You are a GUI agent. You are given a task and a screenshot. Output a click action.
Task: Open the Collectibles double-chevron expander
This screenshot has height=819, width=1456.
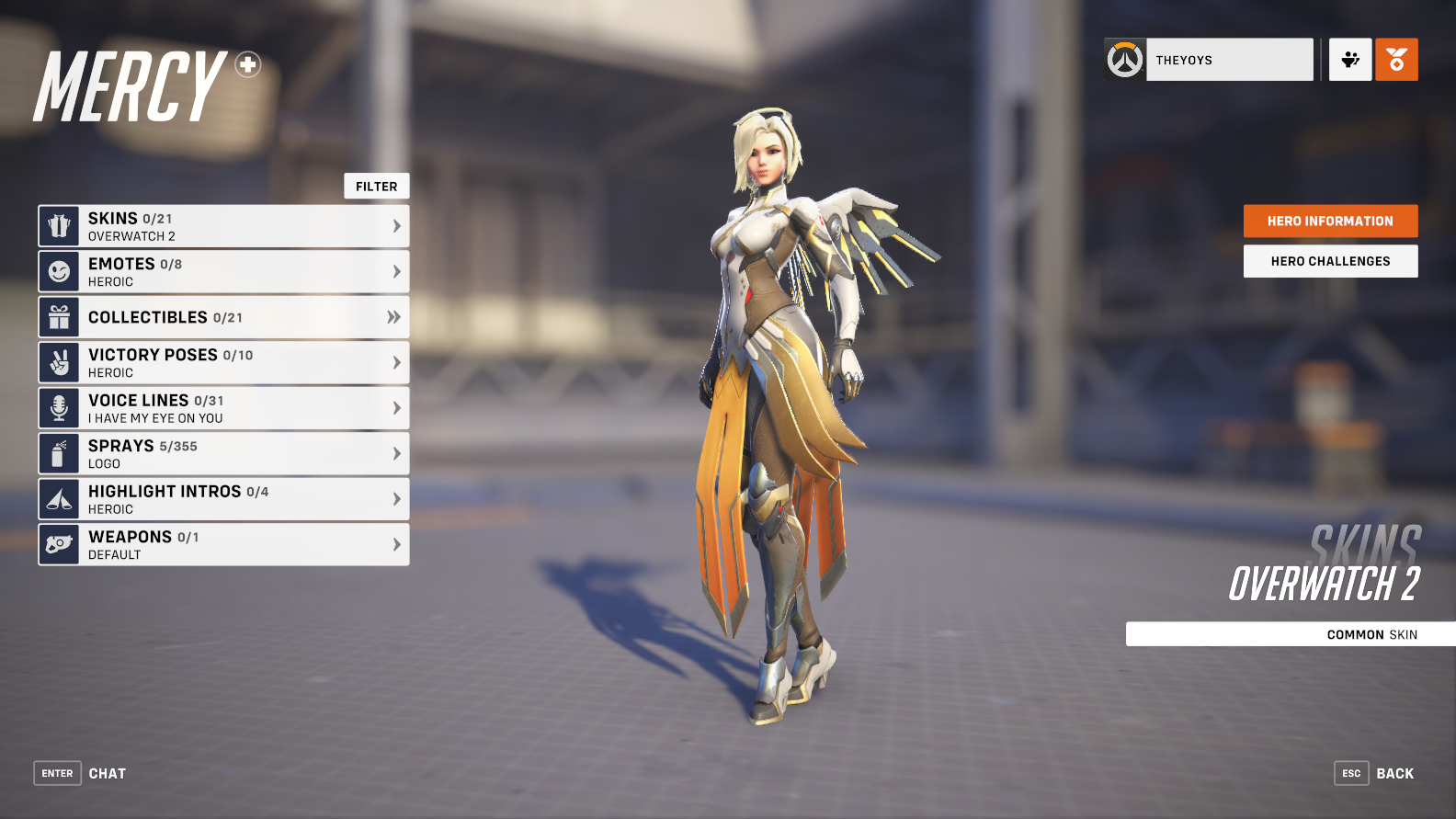396,316
